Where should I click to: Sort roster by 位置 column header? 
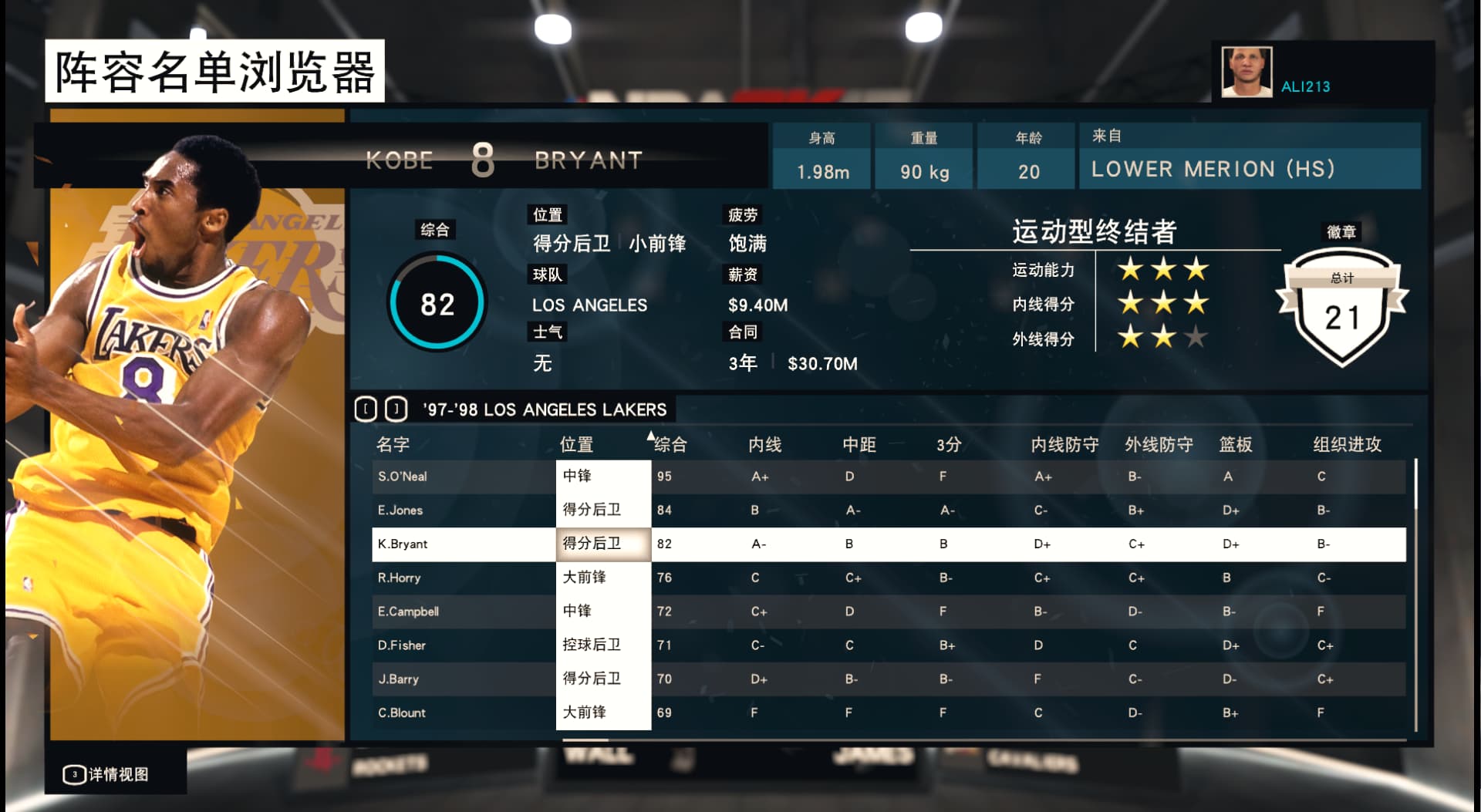coord(576,444)
